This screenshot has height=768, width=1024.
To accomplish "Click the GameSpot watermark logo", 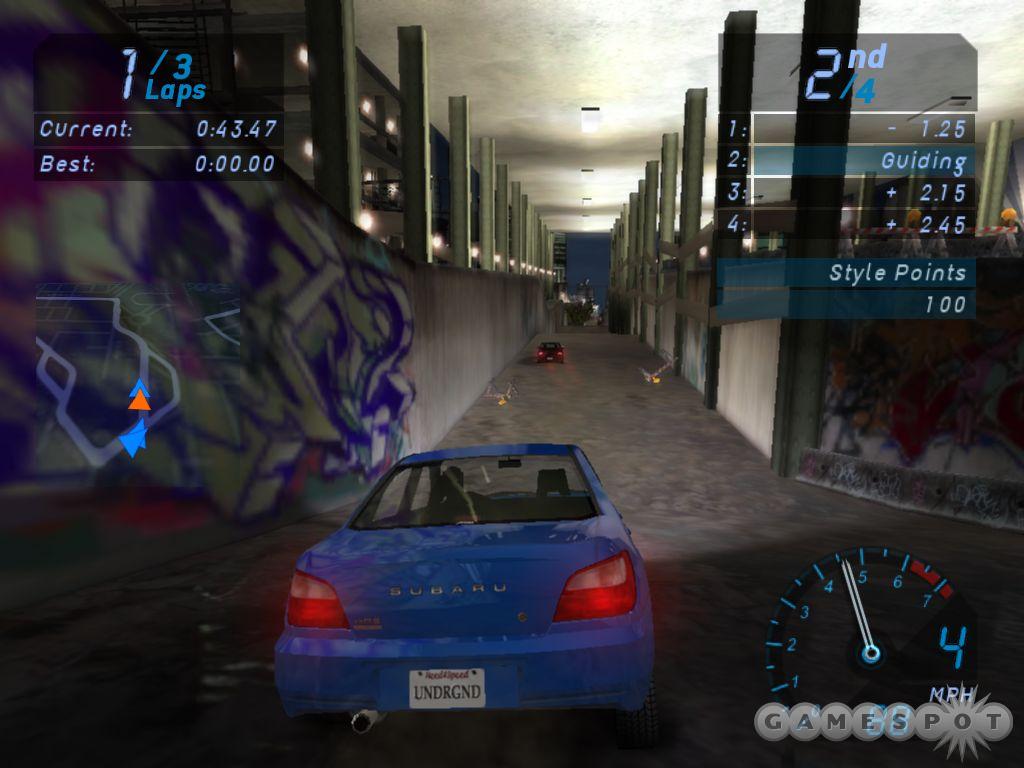I will [x=882, y=720].
